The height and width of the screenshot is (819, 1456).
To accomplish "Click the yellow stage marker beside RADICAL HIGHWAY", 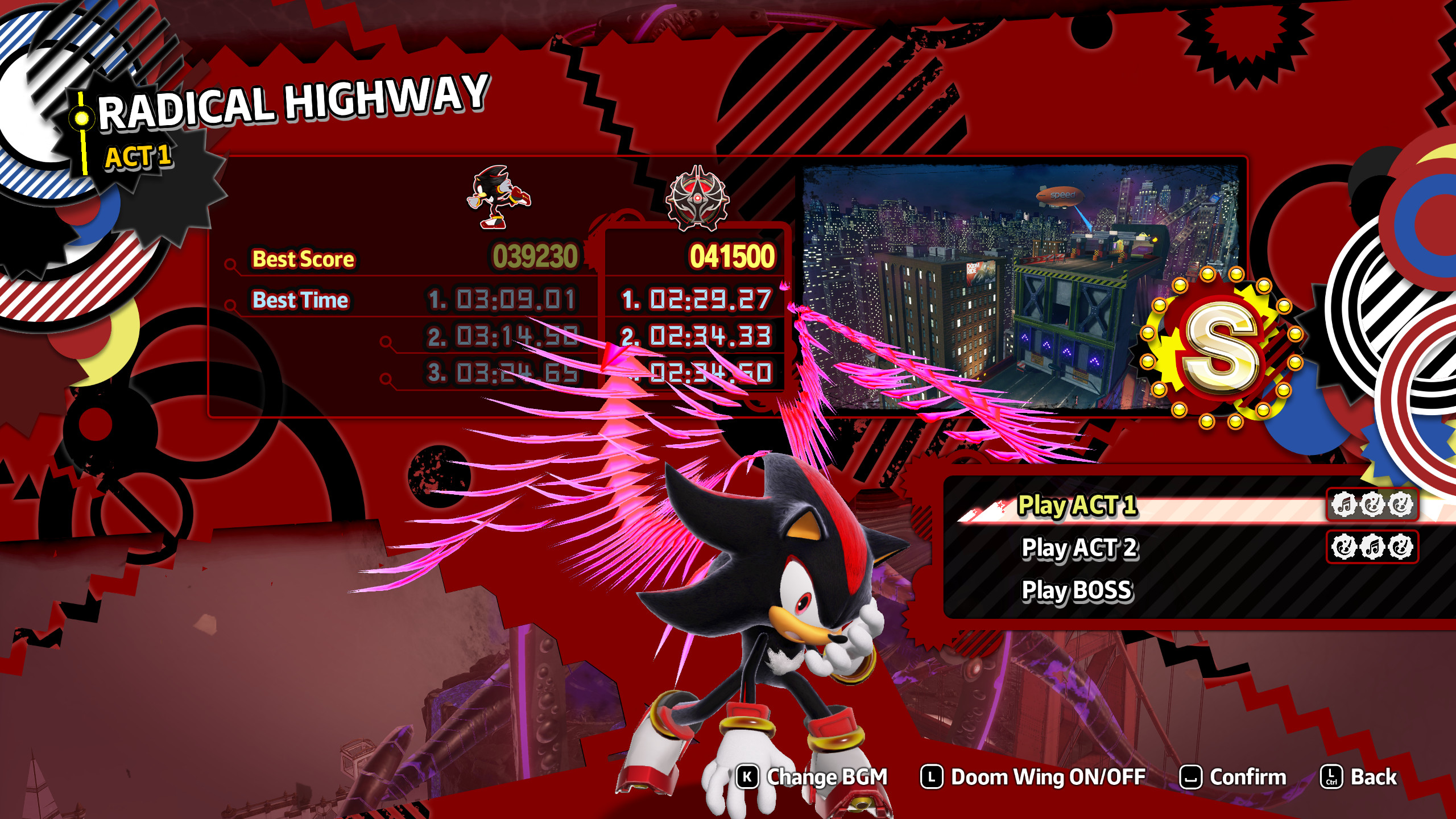I will [x=81, y=117].
